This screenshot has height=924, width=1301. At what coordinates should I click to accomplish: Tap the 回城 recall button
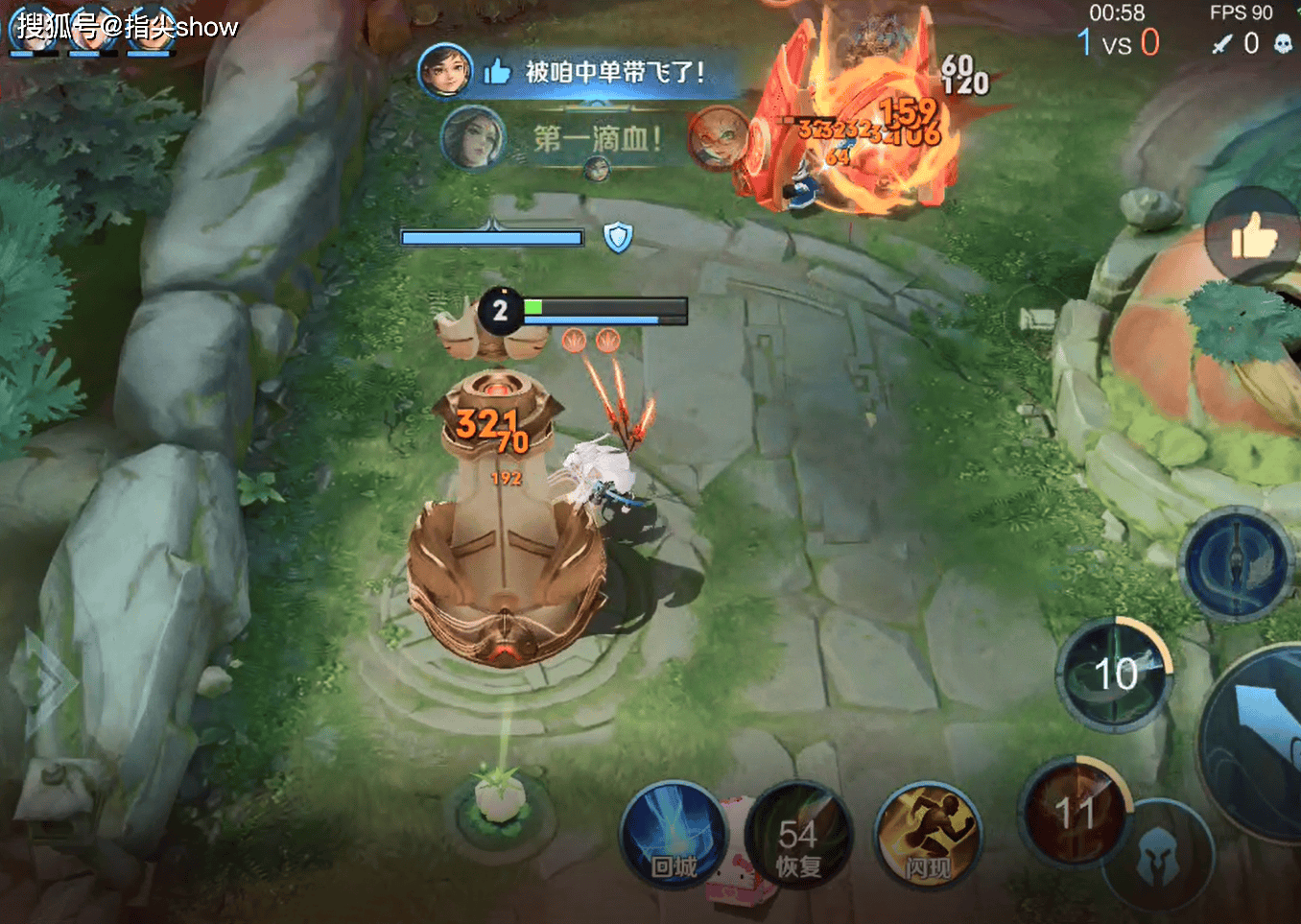point(673,835)
